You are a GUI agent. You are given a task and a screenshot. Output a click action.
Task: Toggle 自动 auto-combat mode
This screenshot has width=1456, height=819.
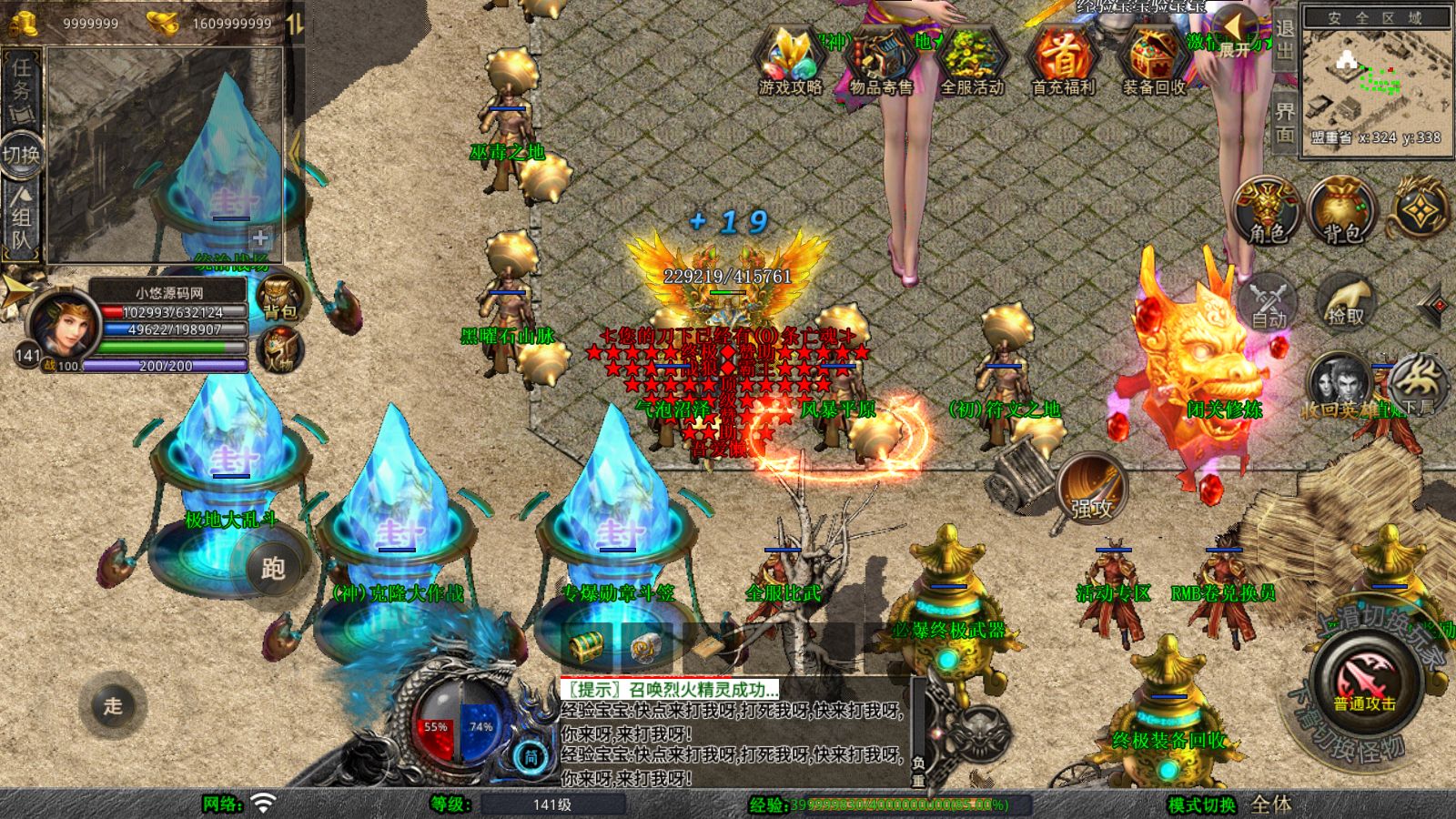[1269, 300]
